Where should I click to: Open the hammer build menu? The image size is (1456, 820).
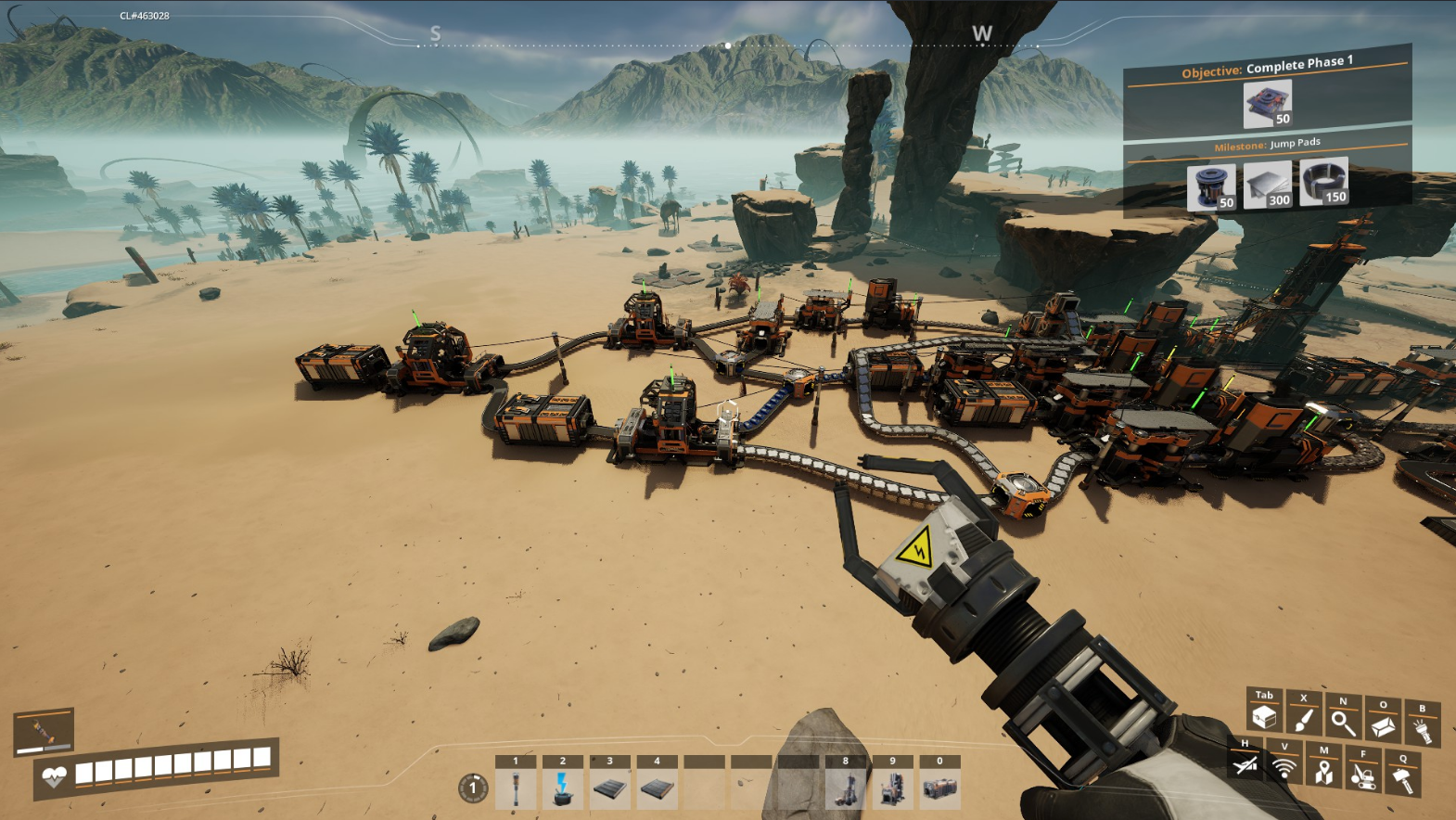coord(1402,779)
